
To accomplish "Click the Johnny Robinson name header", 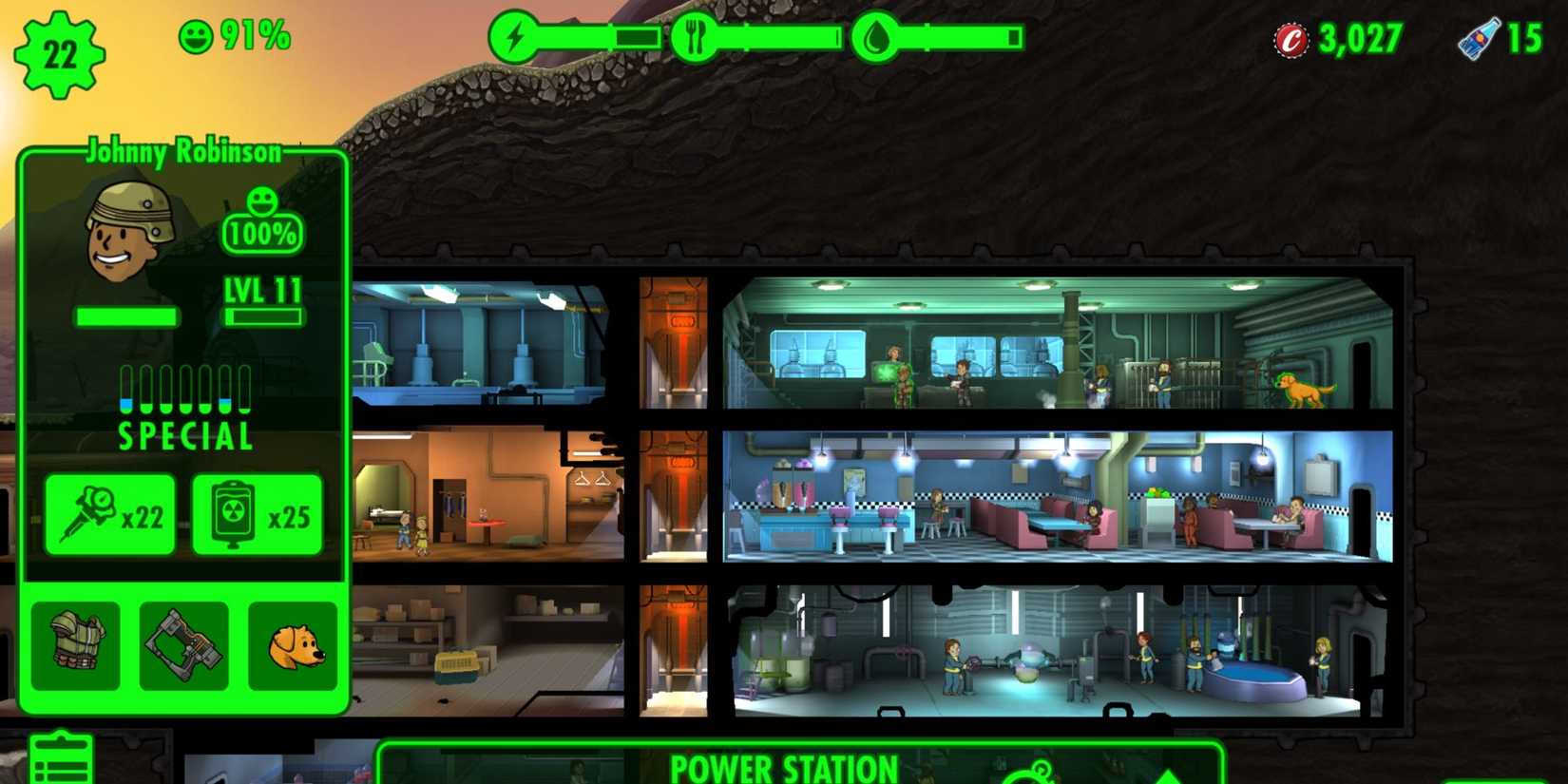I will tap(184, 151).
